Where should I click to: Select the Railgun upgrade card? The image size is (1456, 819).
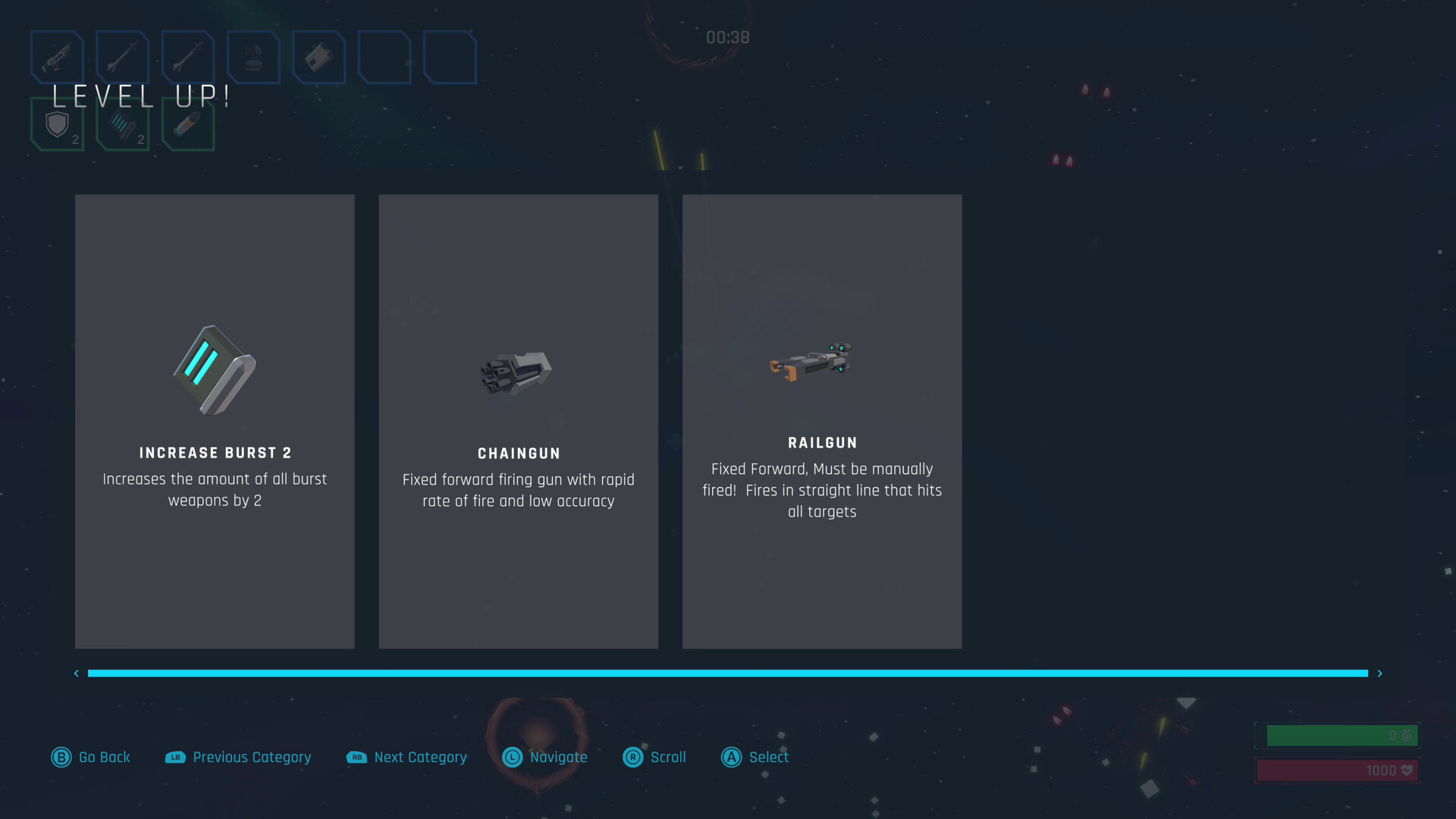[822, 421]
